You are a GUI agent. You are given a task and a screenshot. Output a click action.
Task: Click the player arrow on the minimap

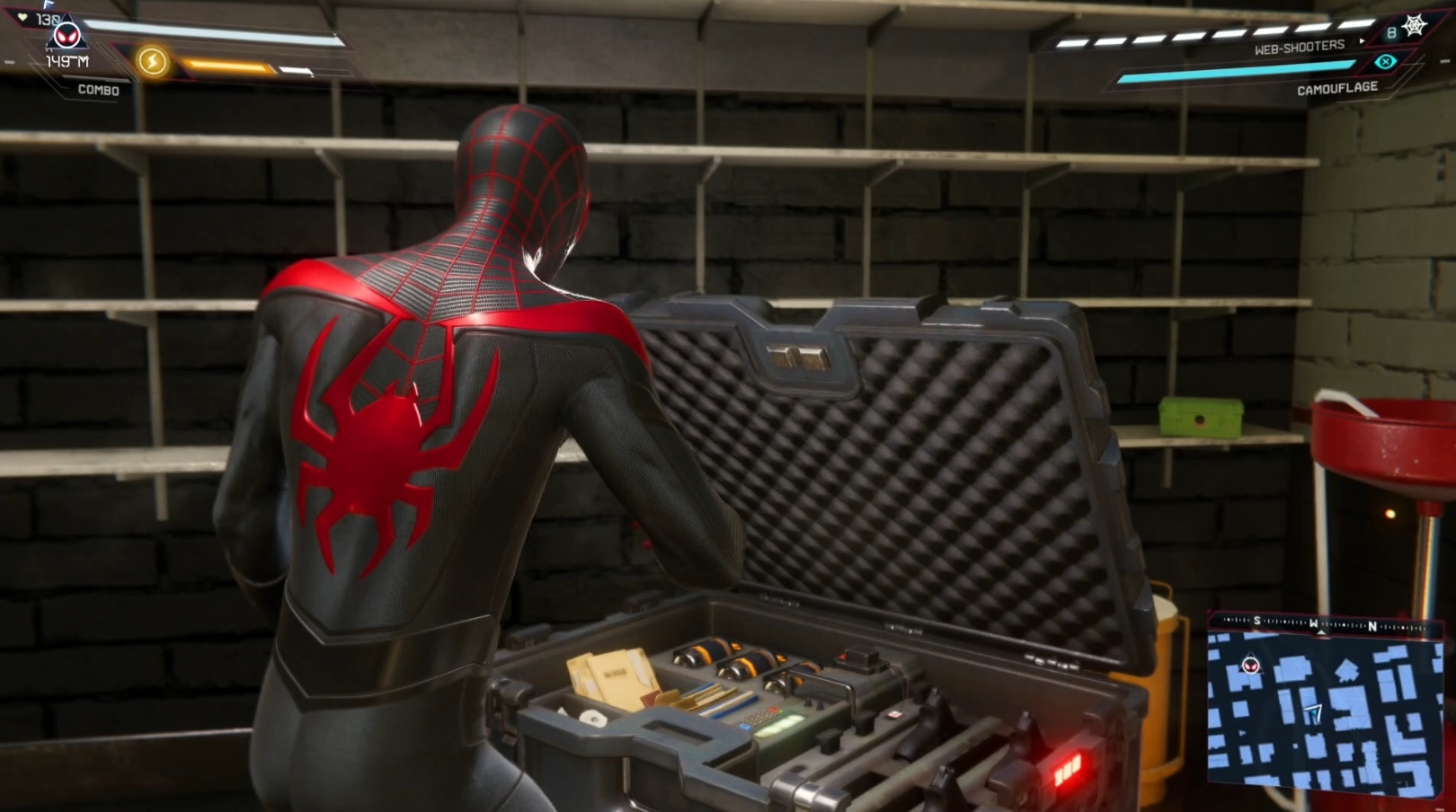click(x=1314, y=713)
